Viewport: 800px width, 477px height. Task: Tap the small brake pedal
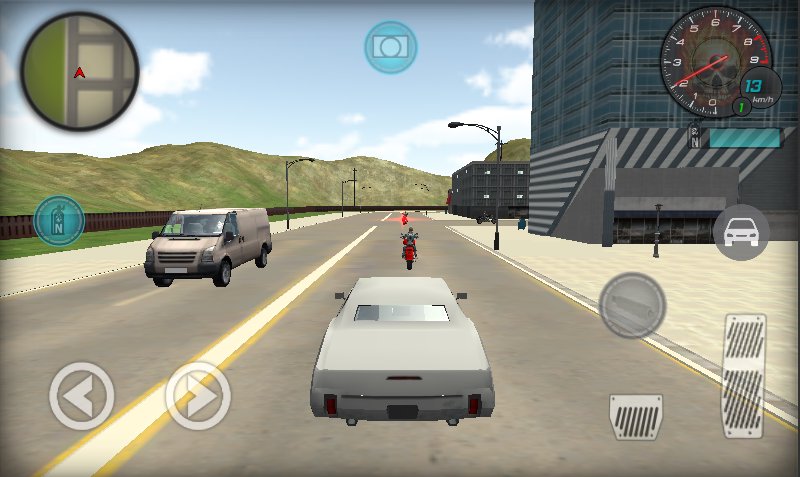click(635, 416)
